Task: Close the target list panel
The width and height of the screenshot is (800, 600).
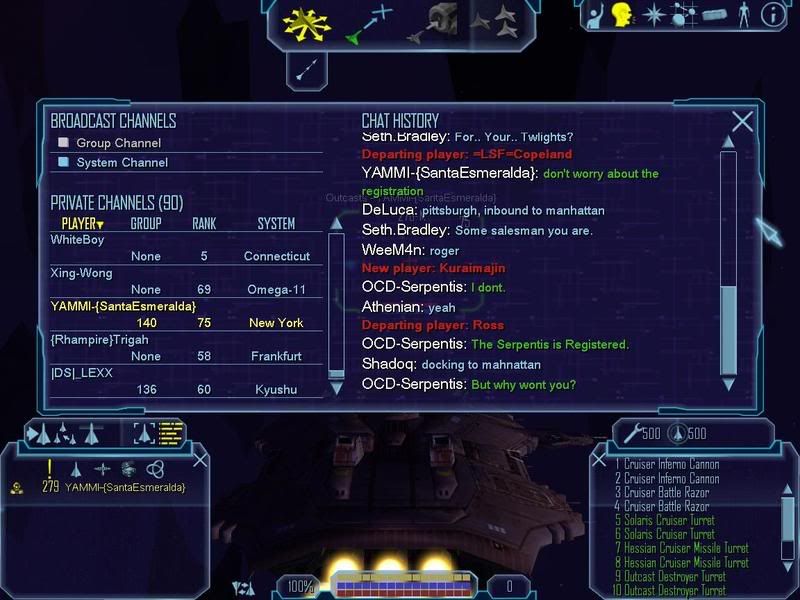Action: click(x=200, y=459)
